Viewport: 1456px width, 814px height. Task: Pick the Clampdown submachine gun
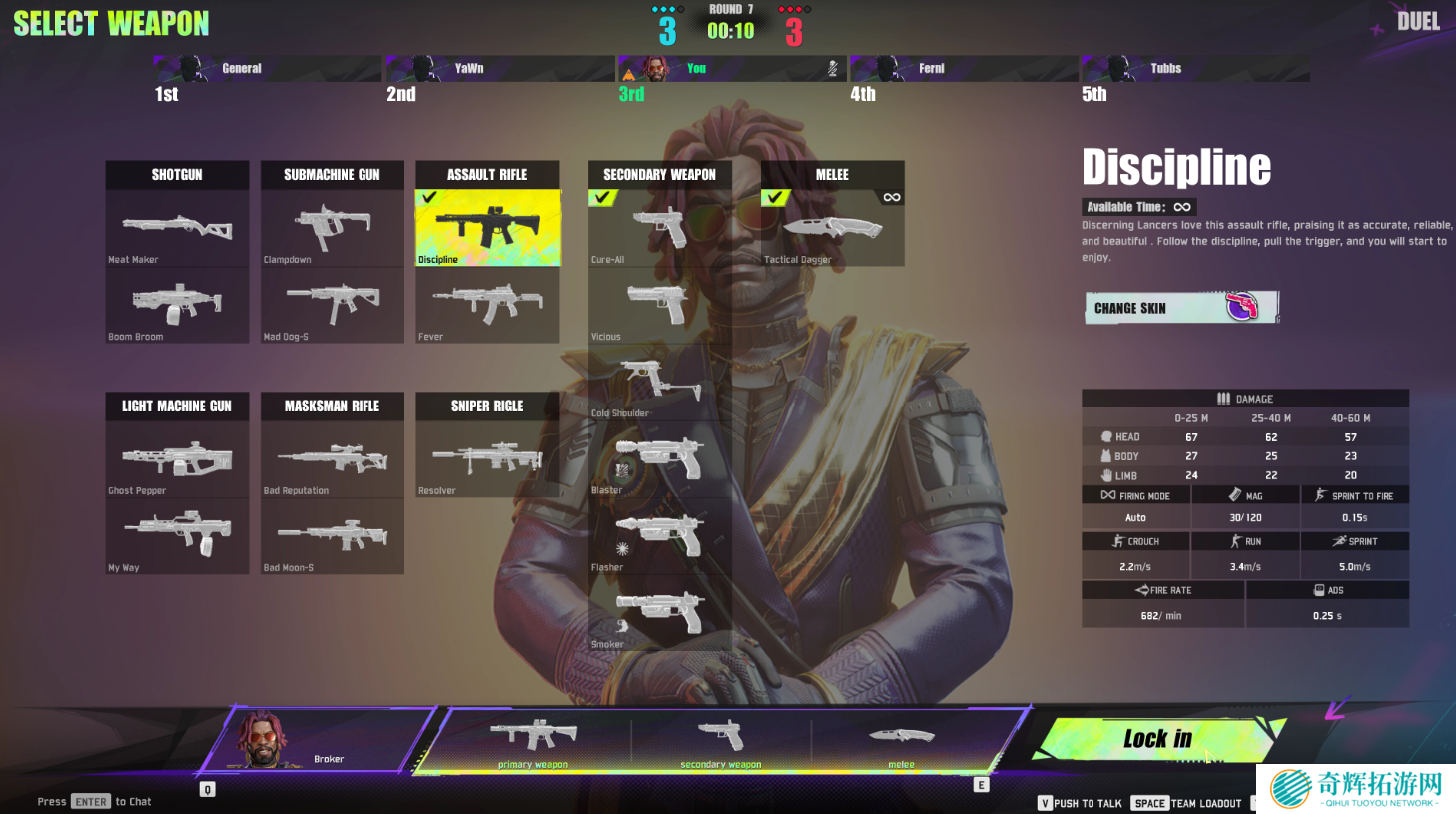pyautogui.click(x=332, y=228)
